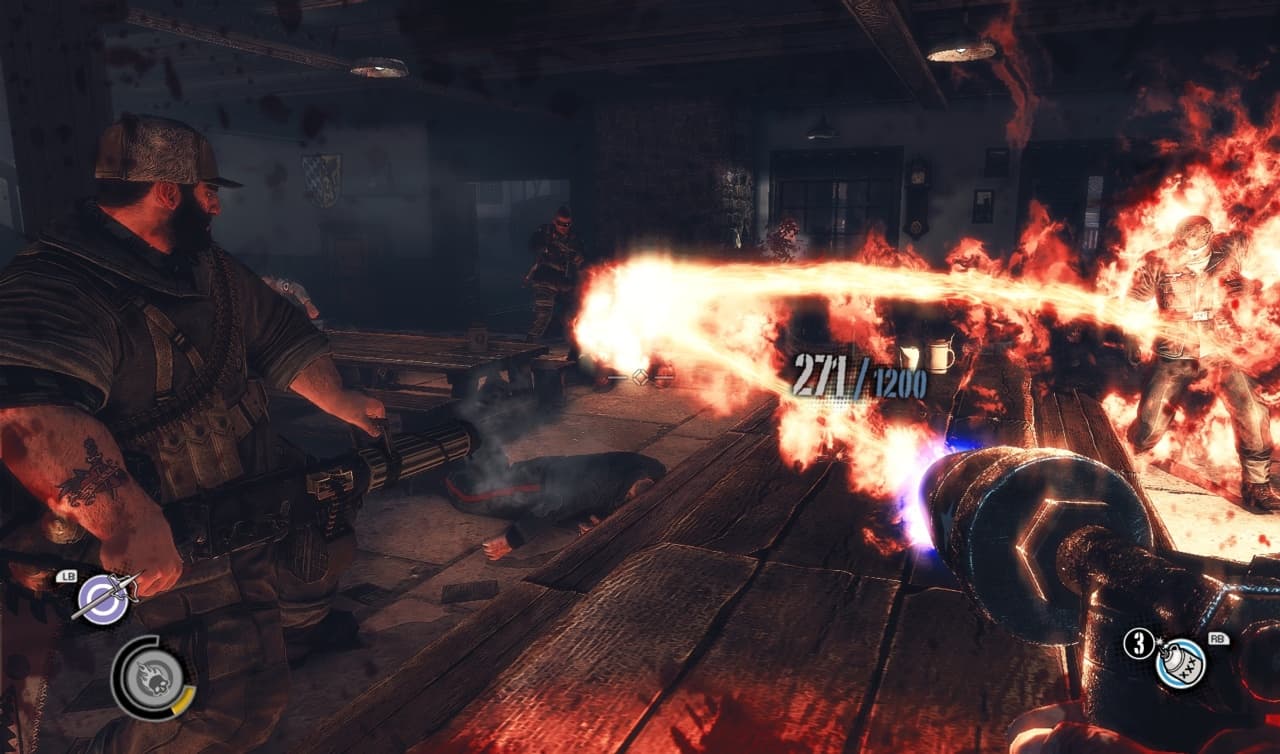This screenshot has height=754, width=1280.
Task: Click the grenade count badge showing 3
Action: pos(1139,640)
